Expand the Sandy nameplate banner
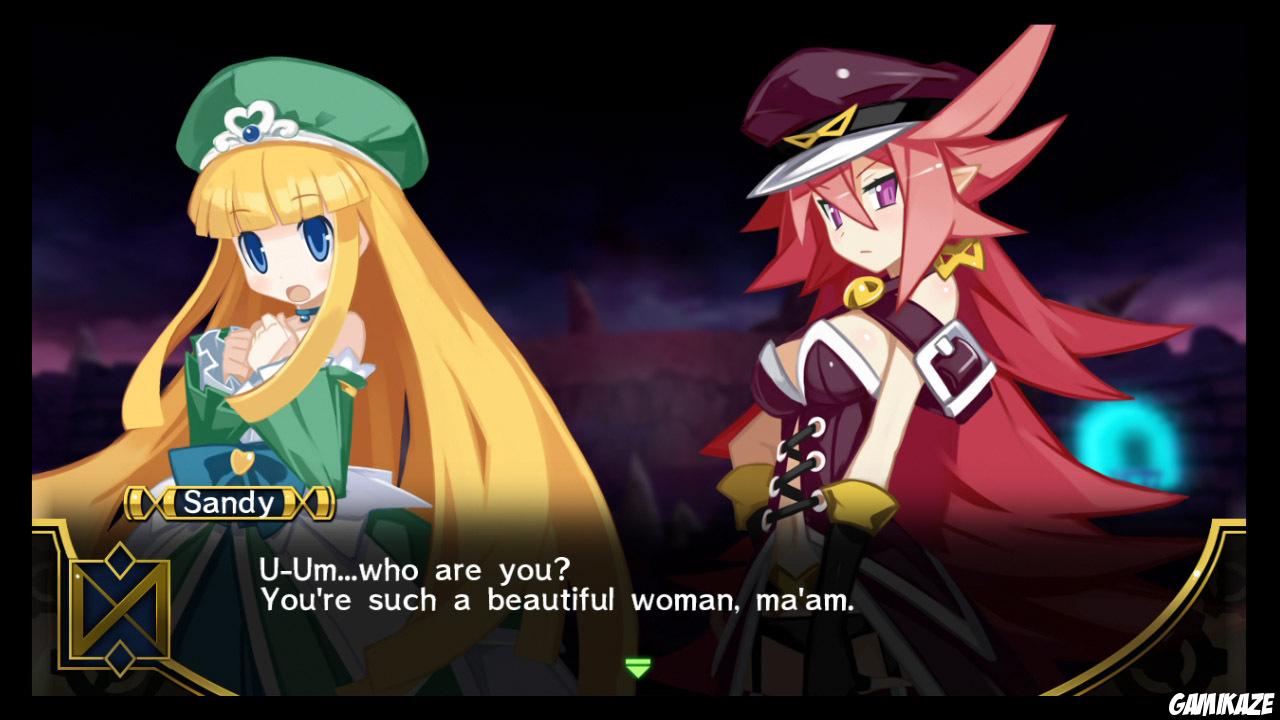Viewport: 1280px width, 720px height. coord(230,503)
